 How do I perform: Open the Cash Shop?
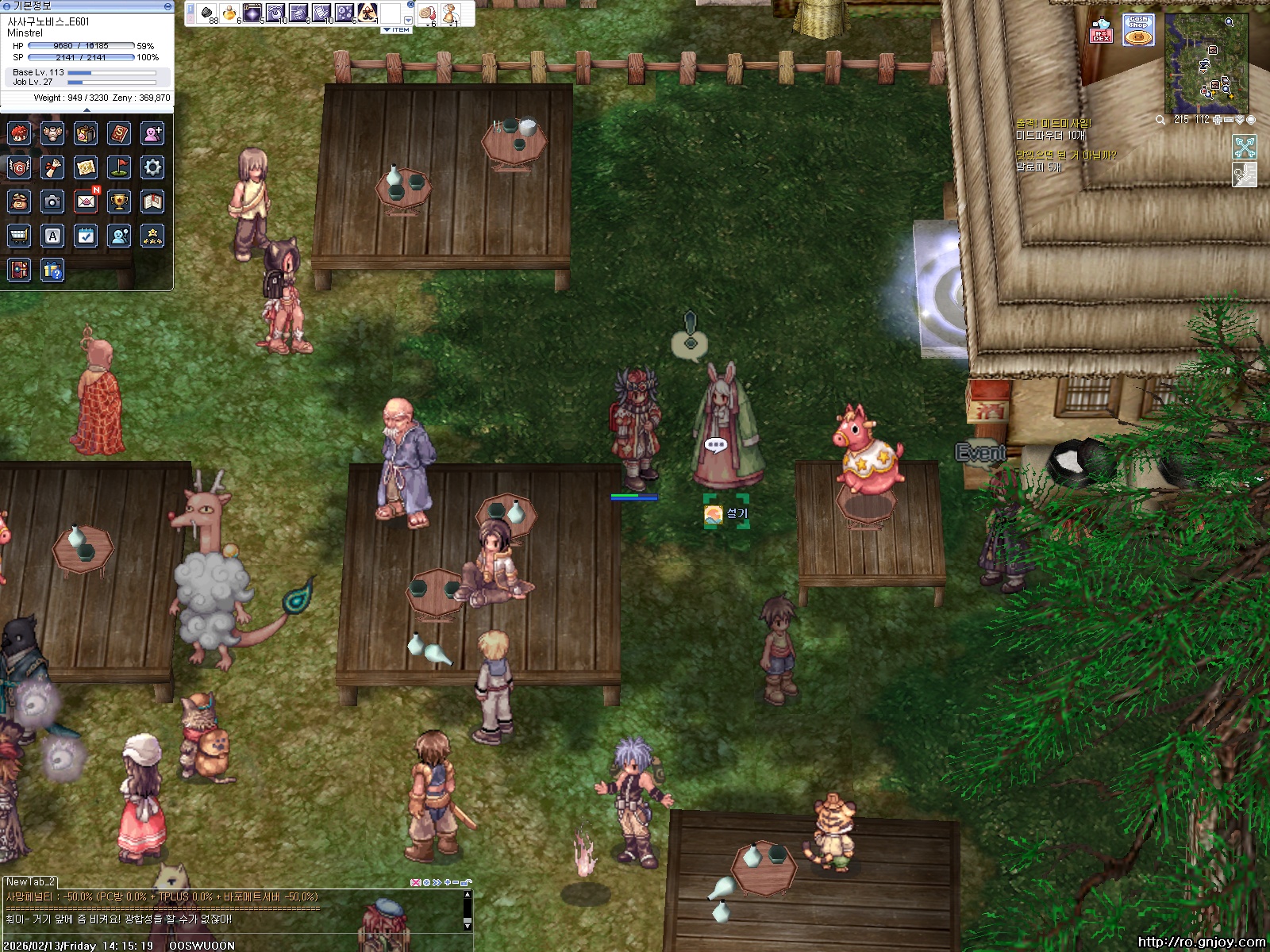coord(1138,30)
